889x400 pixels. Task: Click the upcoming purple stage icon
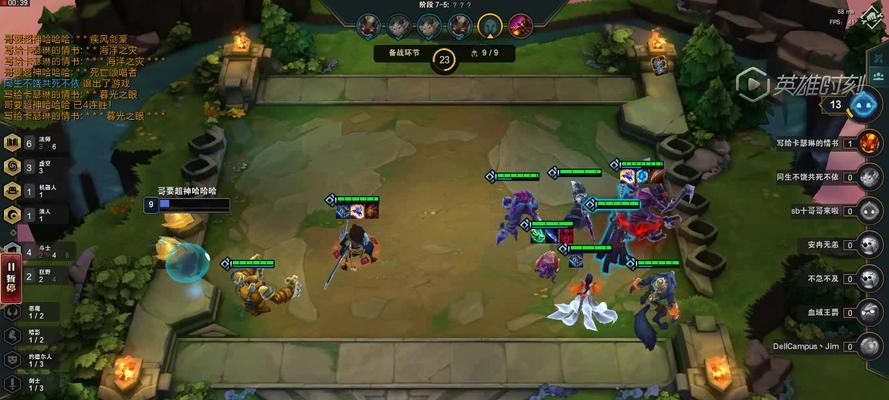tap(520, 24)
